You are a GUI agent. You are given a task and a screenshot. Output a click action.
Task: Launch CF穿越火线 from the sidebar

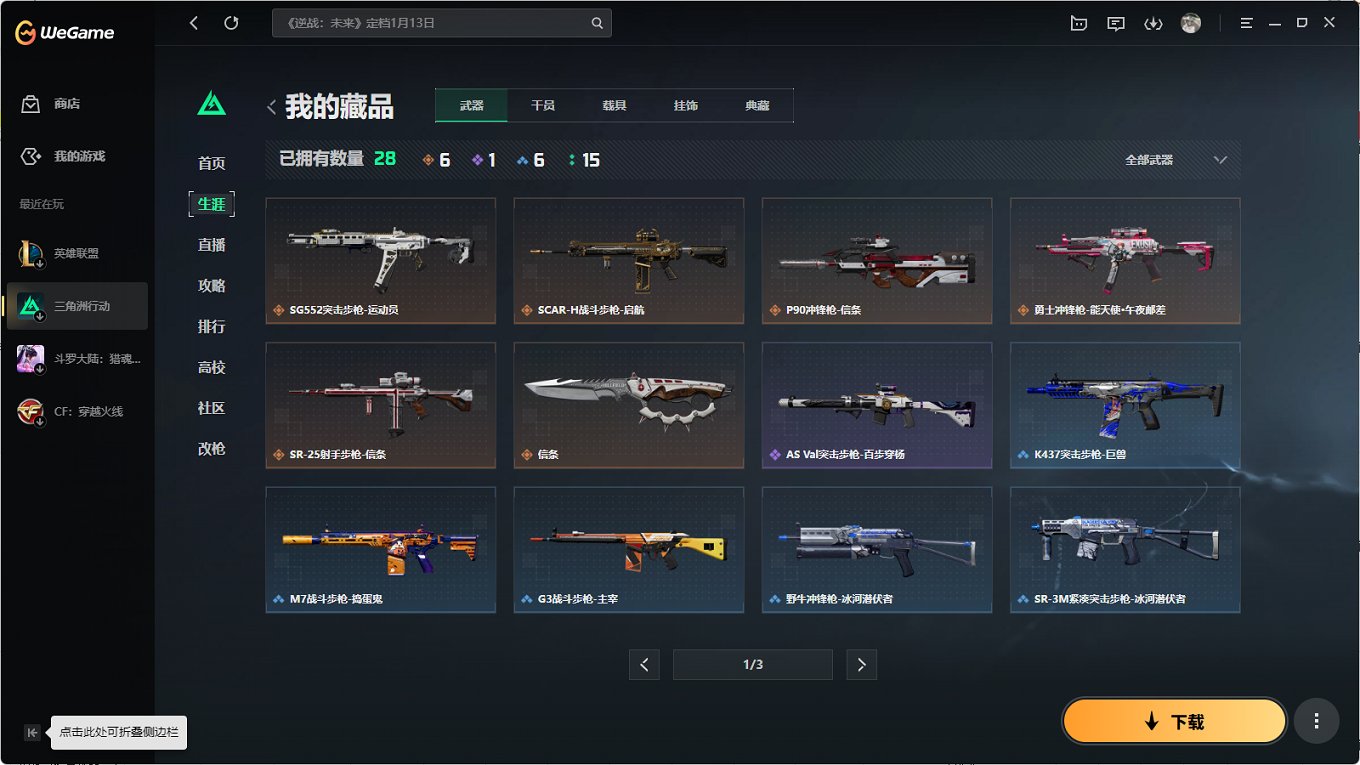point(77,411)
